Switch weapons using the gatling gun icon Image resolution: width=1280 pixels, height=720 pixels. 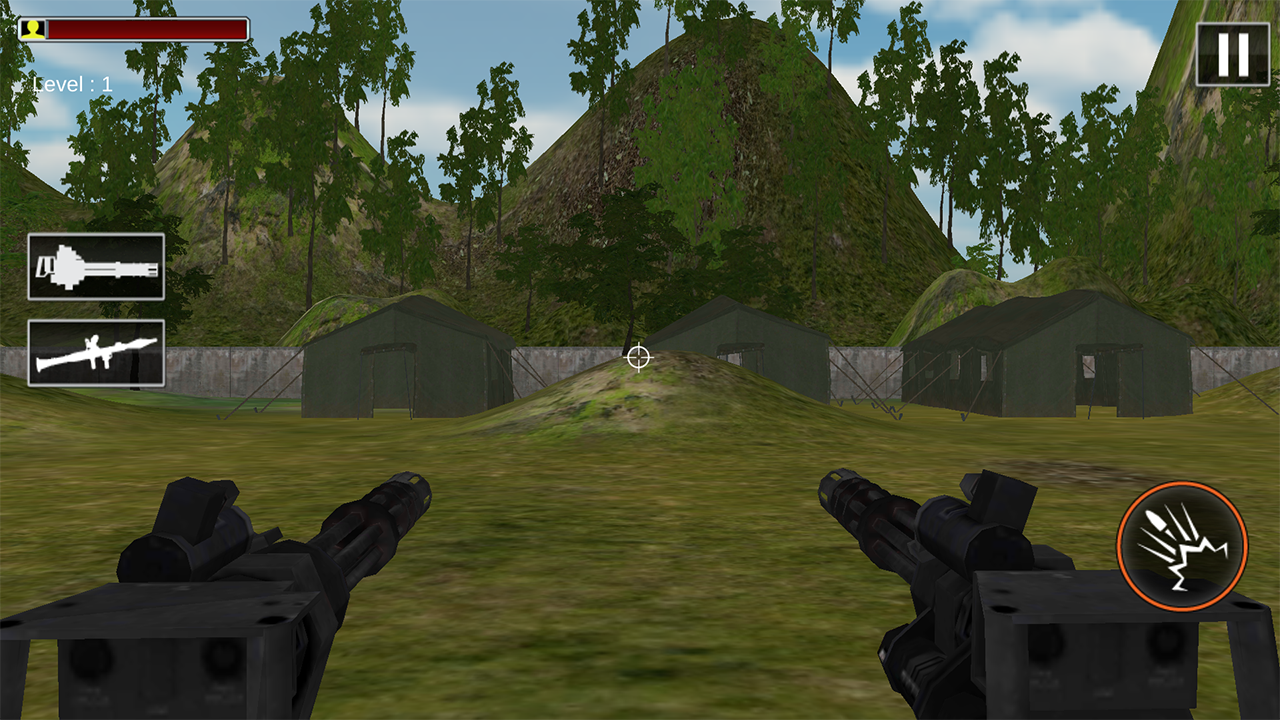(x=96, y=267)
